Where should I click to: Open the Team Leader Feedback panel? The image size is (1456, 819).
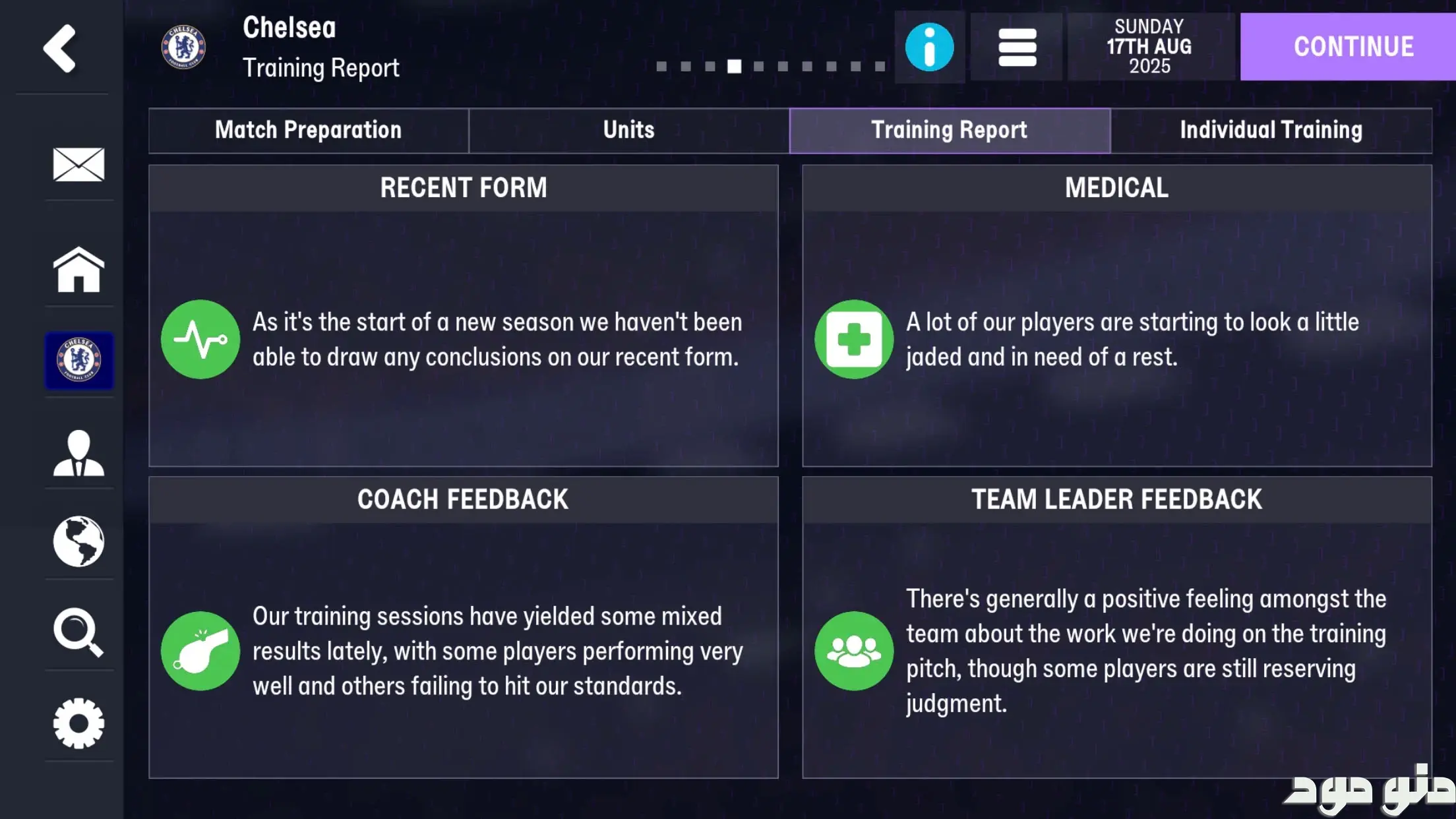(1116, 627)
